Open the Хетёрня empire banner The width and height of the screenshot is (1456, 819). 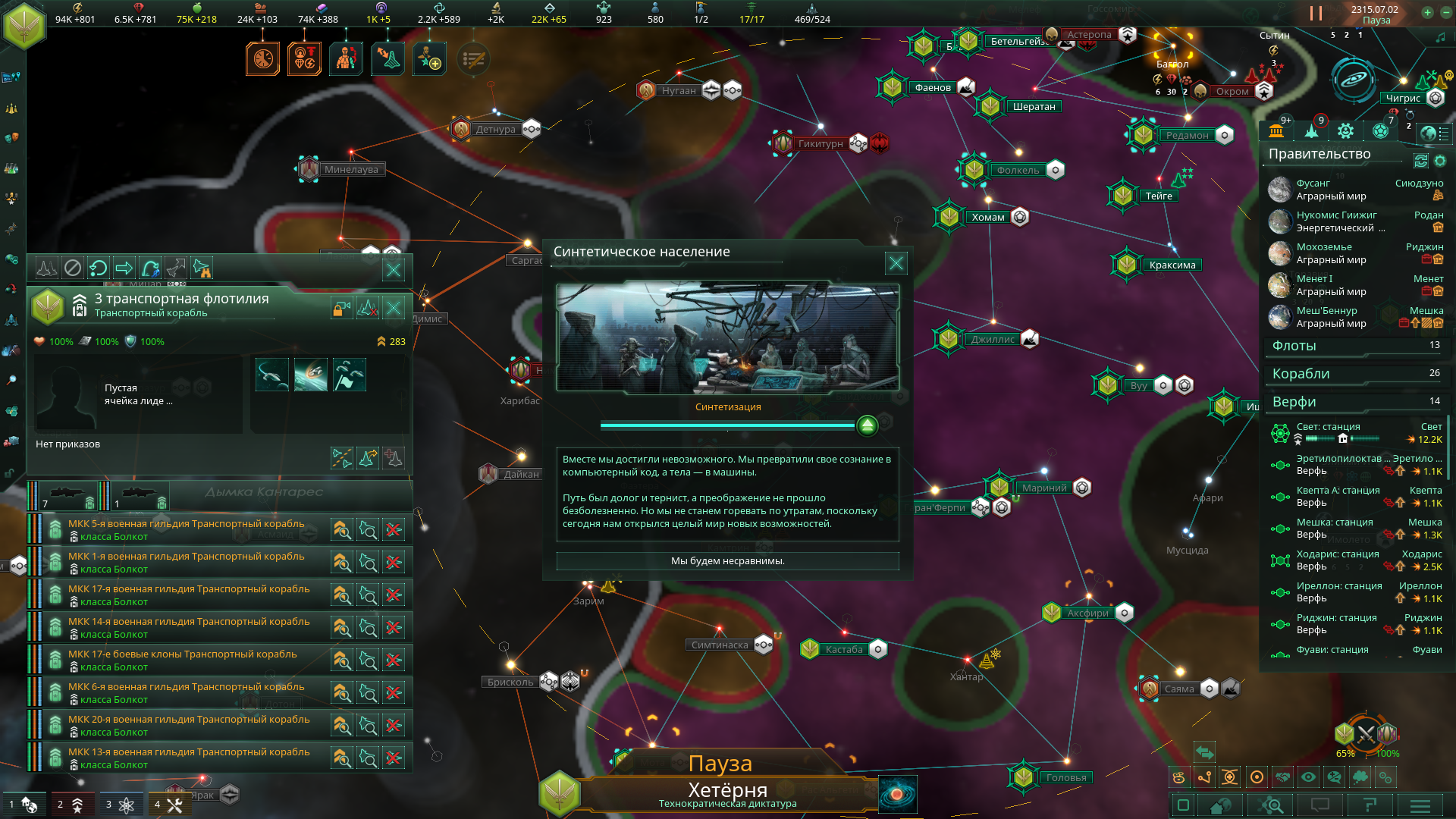pos(726,794)
